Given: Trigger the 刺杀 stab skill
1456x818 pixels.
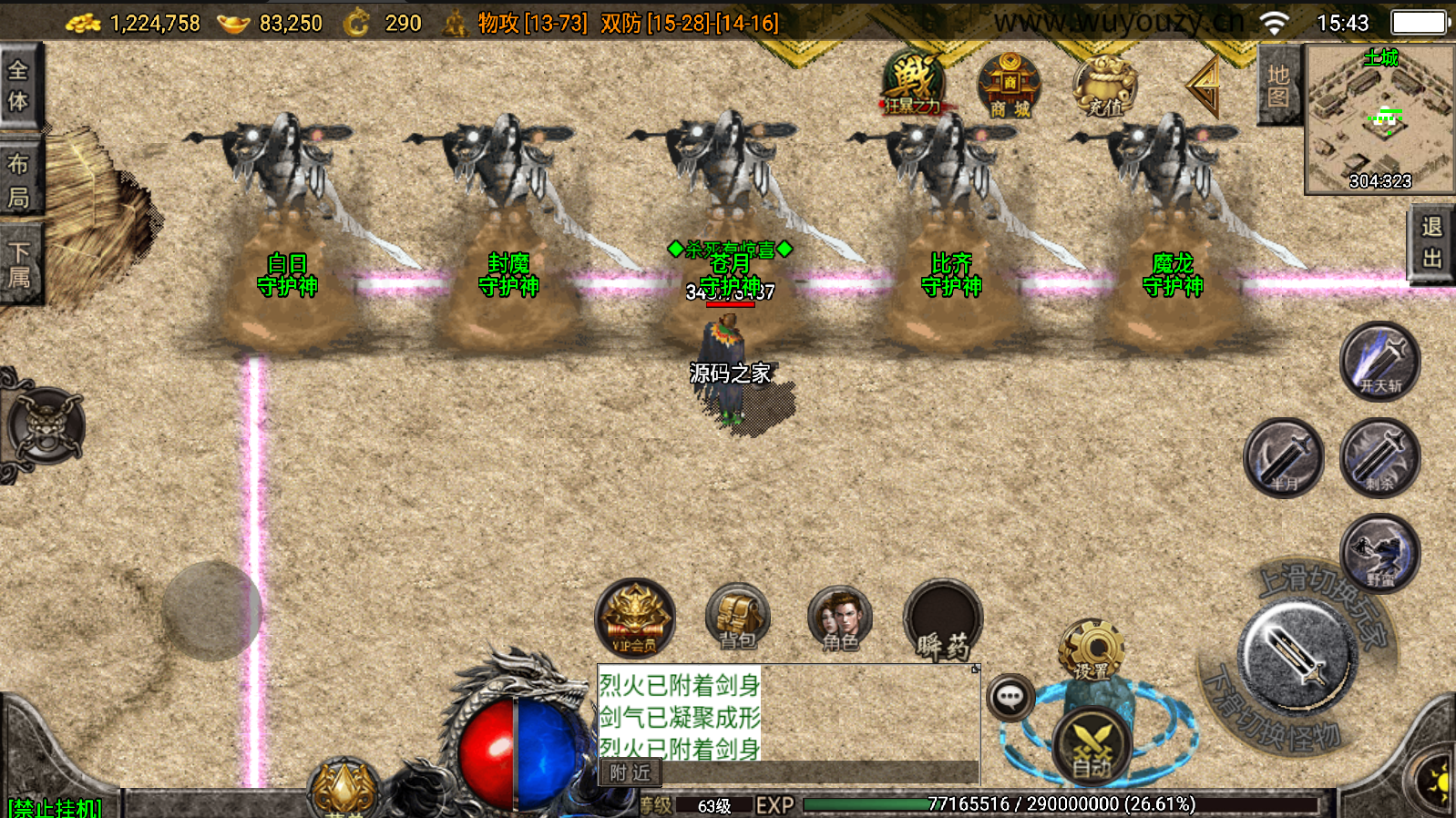Looking at the screenshot, I should click(1379, 458).
